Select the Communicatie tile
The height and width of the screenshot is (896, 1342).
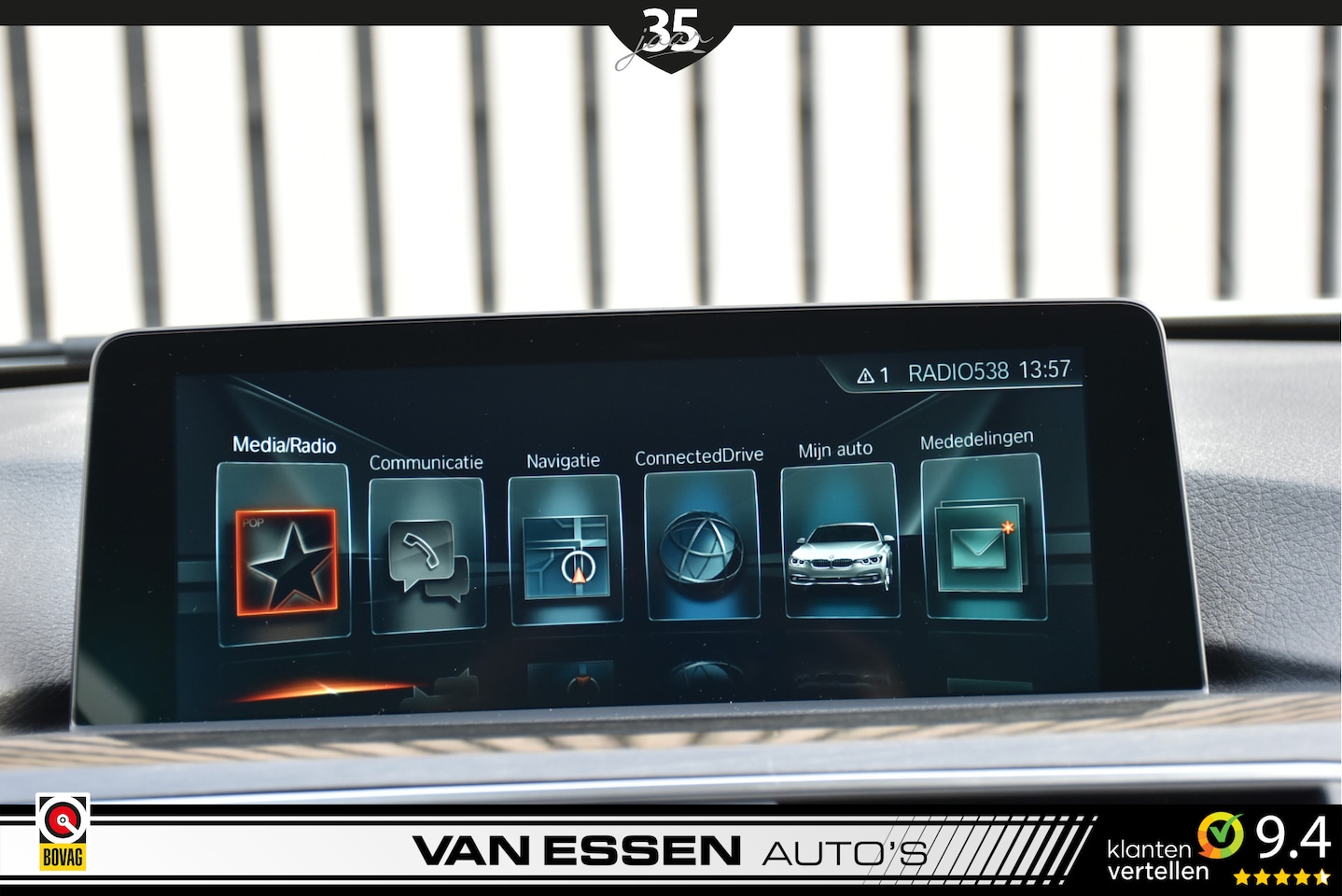427,554
